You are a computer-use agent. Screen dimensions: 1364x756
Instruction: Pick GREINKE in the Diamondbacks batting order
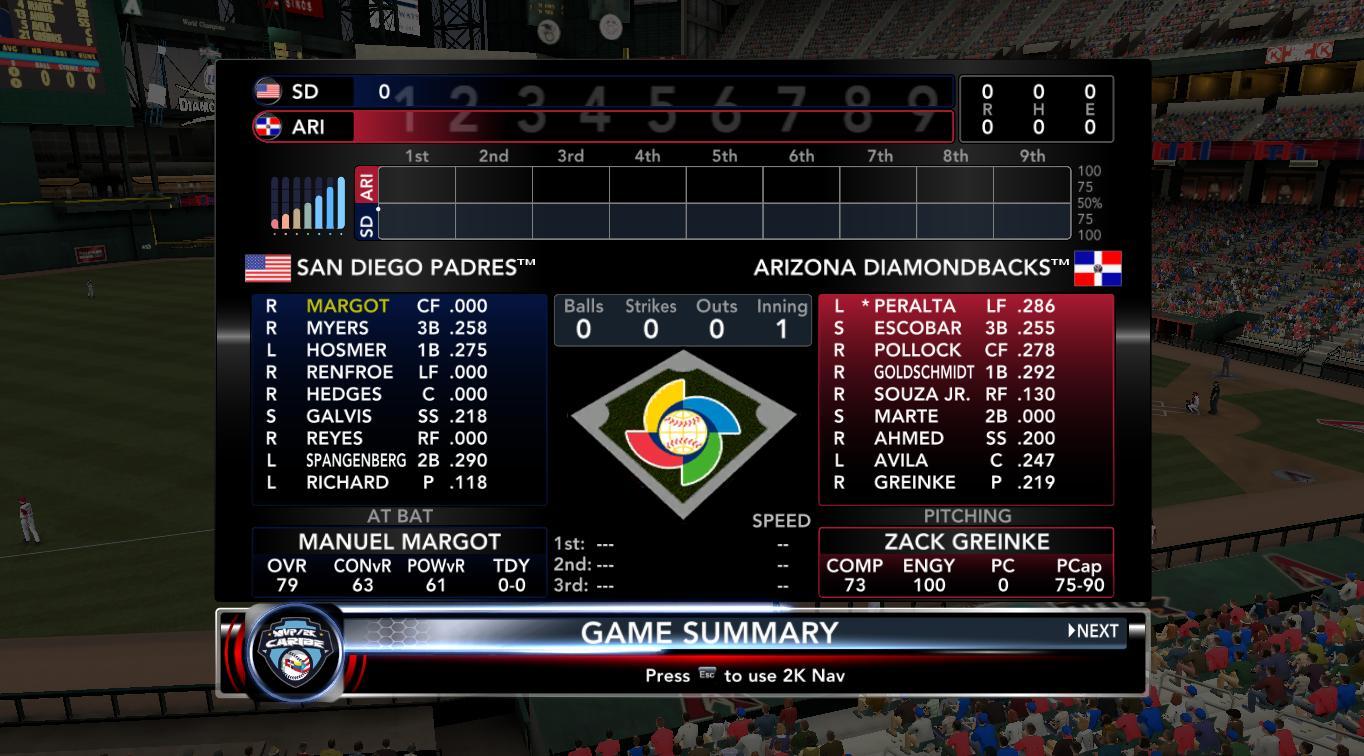914,482
